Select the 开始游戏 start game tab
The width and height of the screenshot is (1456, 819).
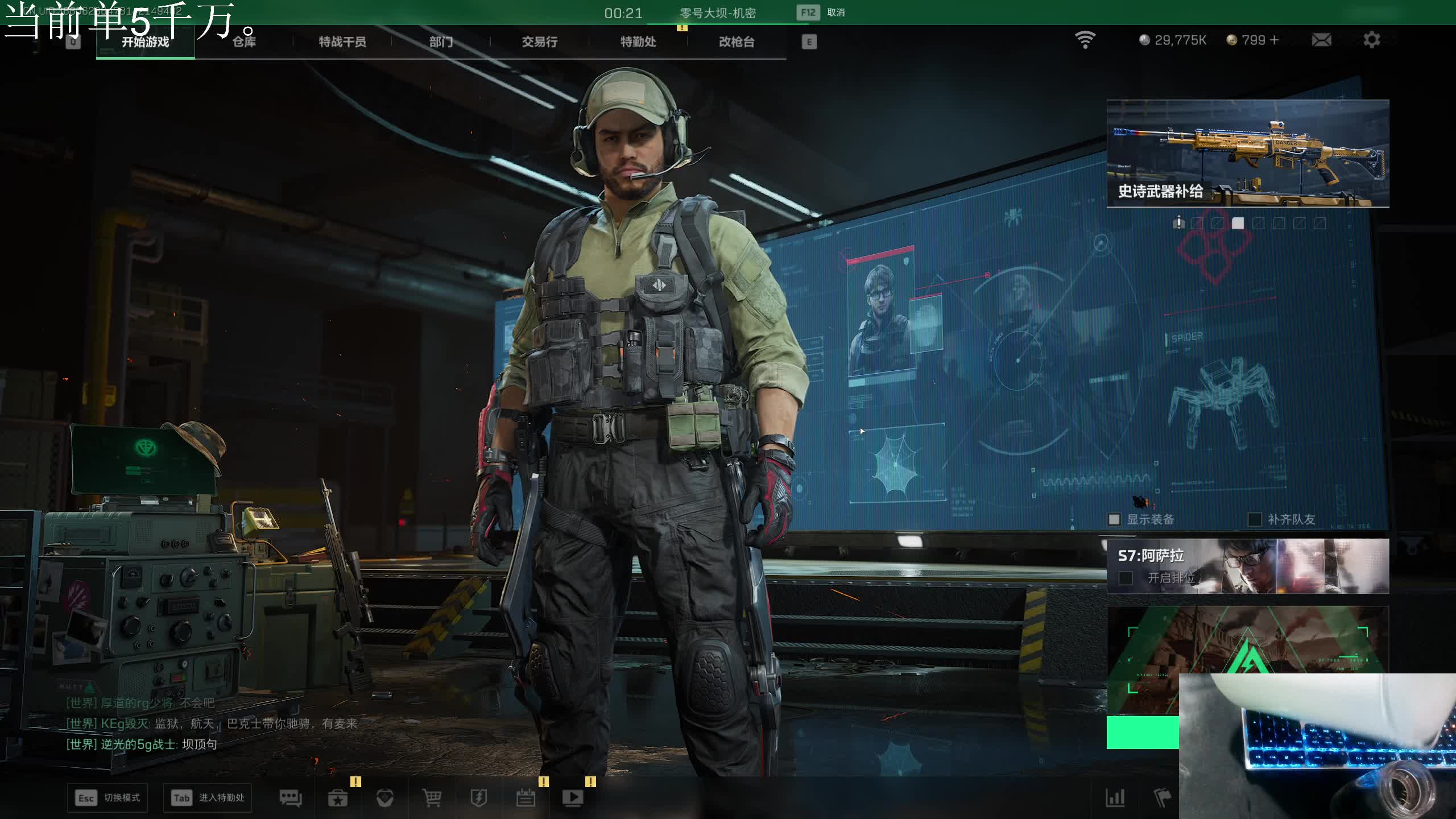145,42
